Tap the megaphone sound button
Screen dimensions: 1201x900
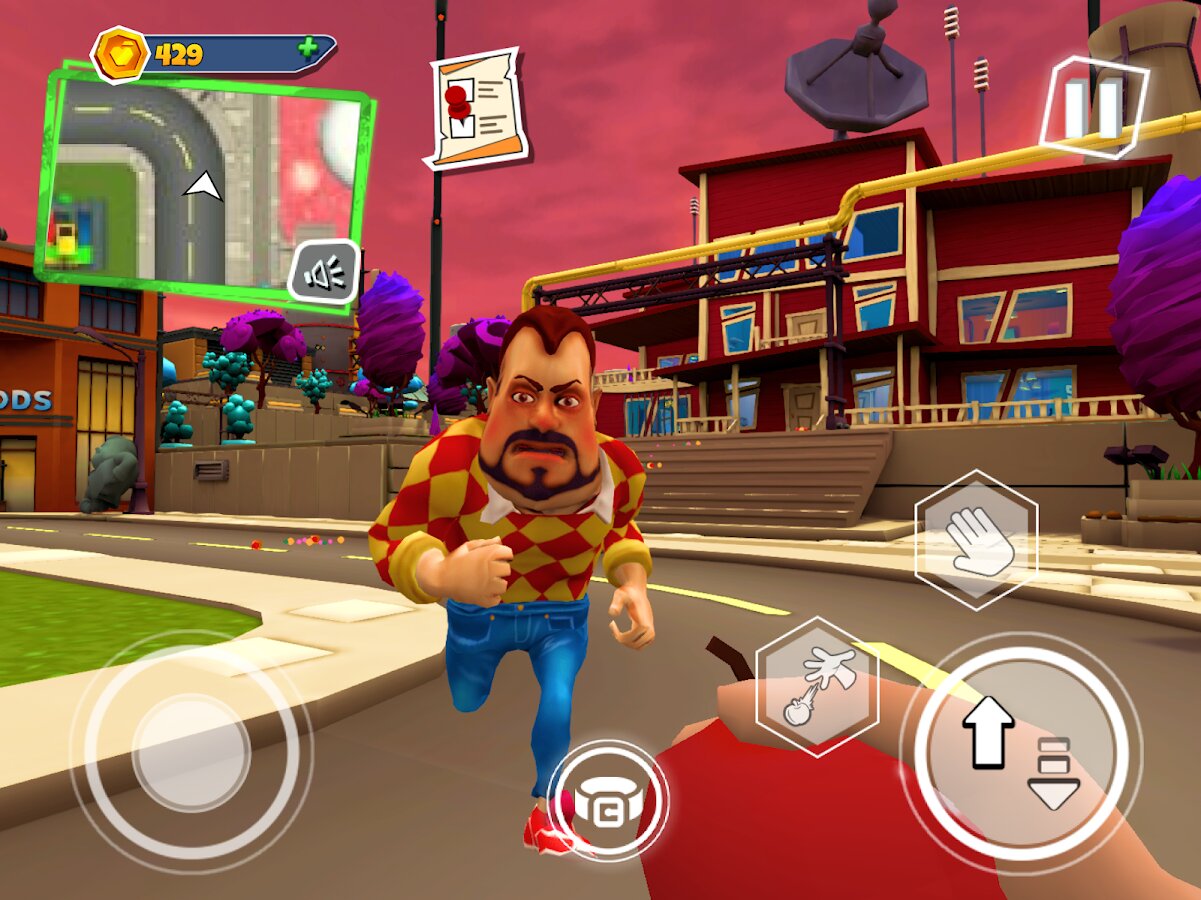[x=324, y=272]
